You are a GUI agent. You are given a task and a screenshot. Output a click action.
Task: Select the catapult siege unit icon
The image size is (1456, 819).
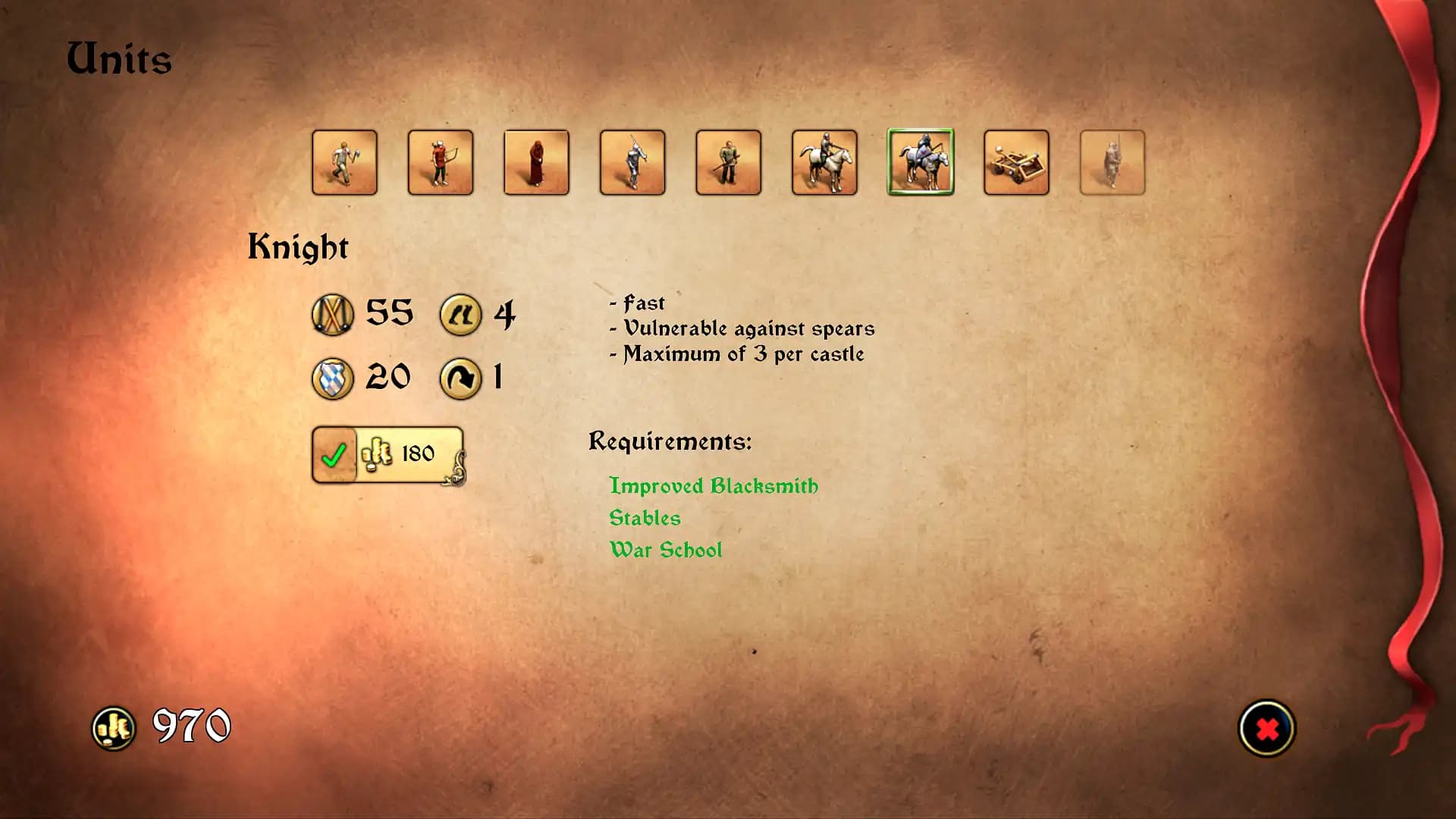pyautogui.click(x=1016, y=163)
